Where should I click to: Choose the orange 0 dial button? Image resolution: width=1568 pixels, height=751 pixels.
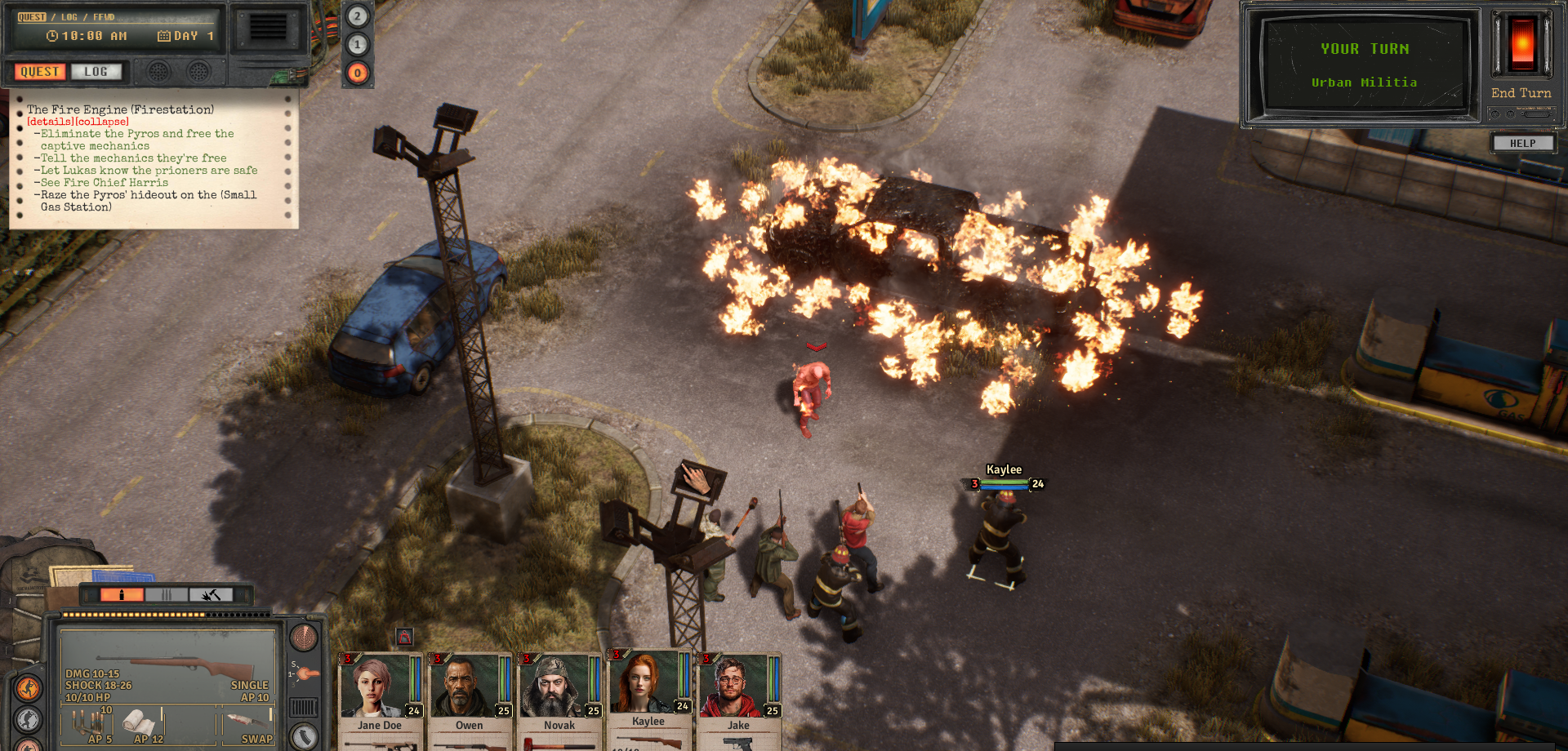(x=357, y=73)
